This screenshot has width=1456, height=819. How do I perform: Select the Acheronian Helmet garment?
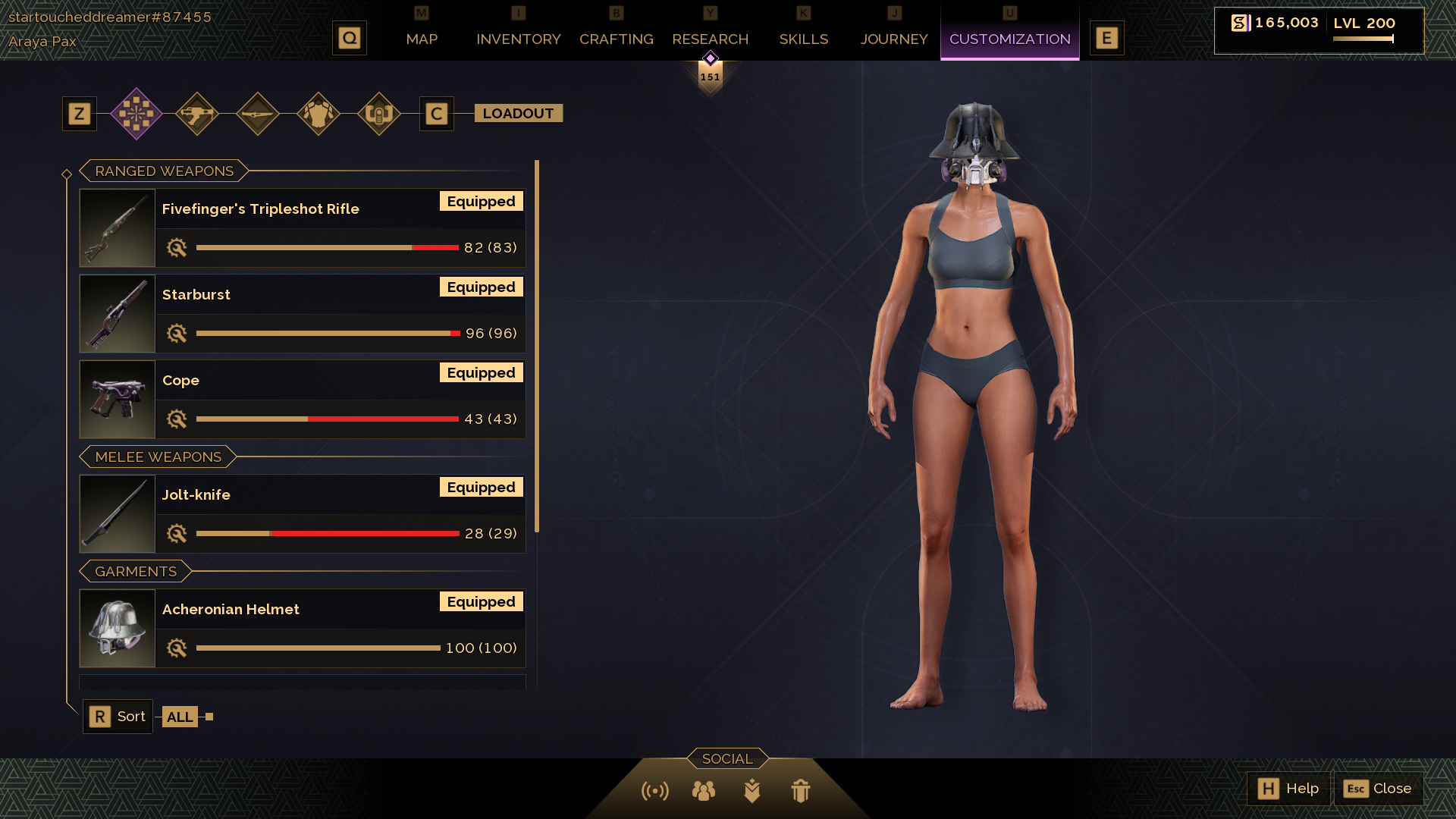302,628
